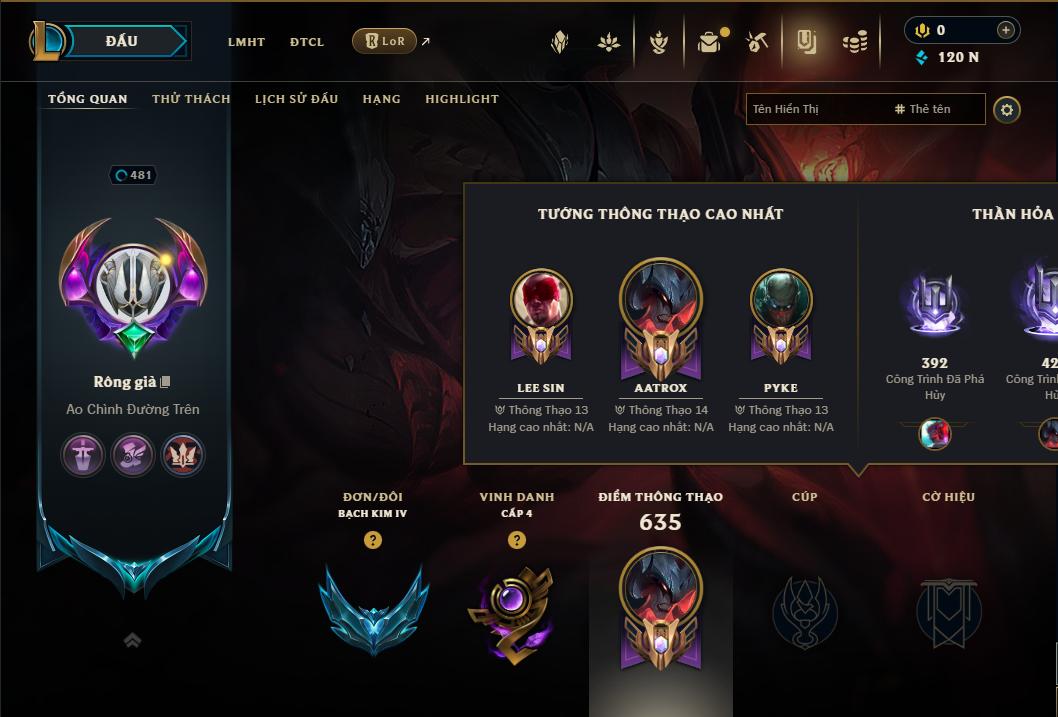View the CÚP trophy section

point(804,610)
